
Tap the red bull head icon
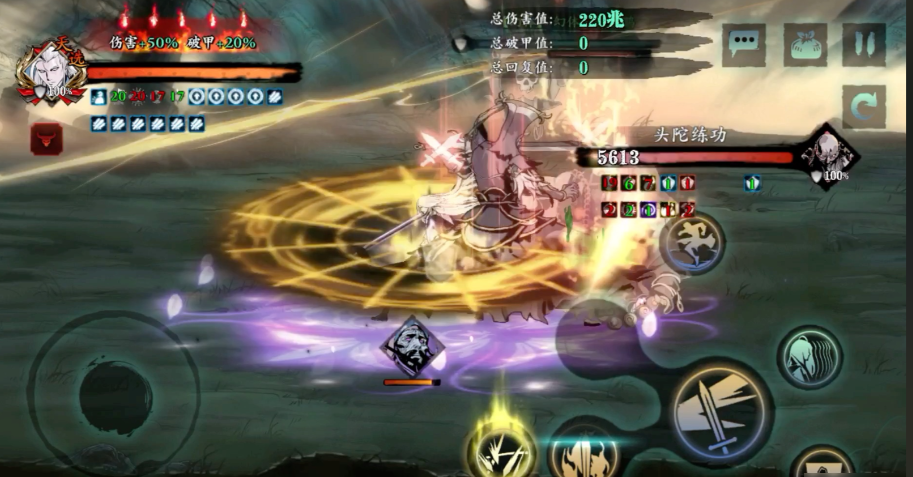click(x=45, y=138)
